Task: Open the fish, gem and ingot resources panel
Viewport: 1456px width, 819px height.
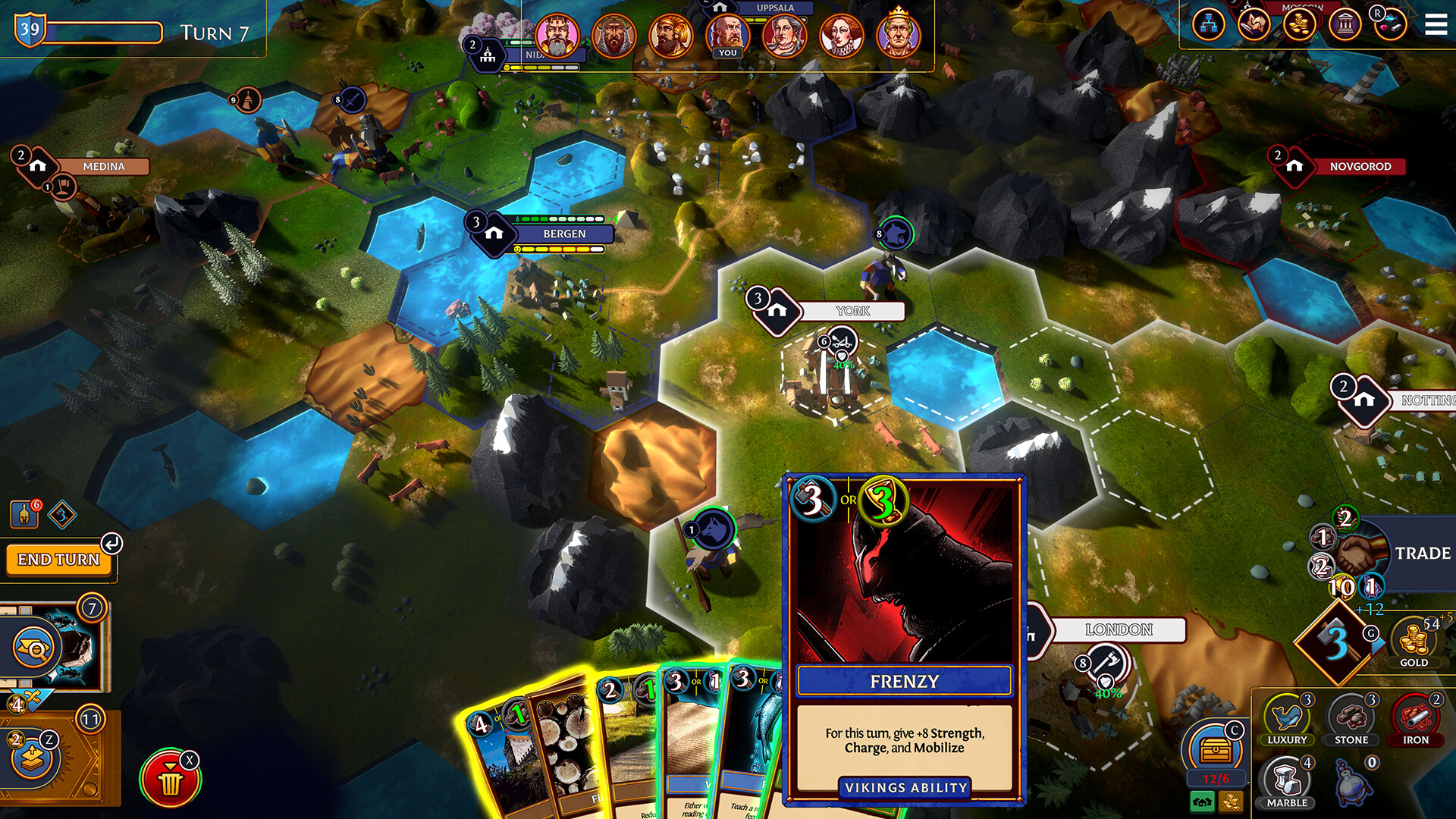Action: [x=1389, y=25]
